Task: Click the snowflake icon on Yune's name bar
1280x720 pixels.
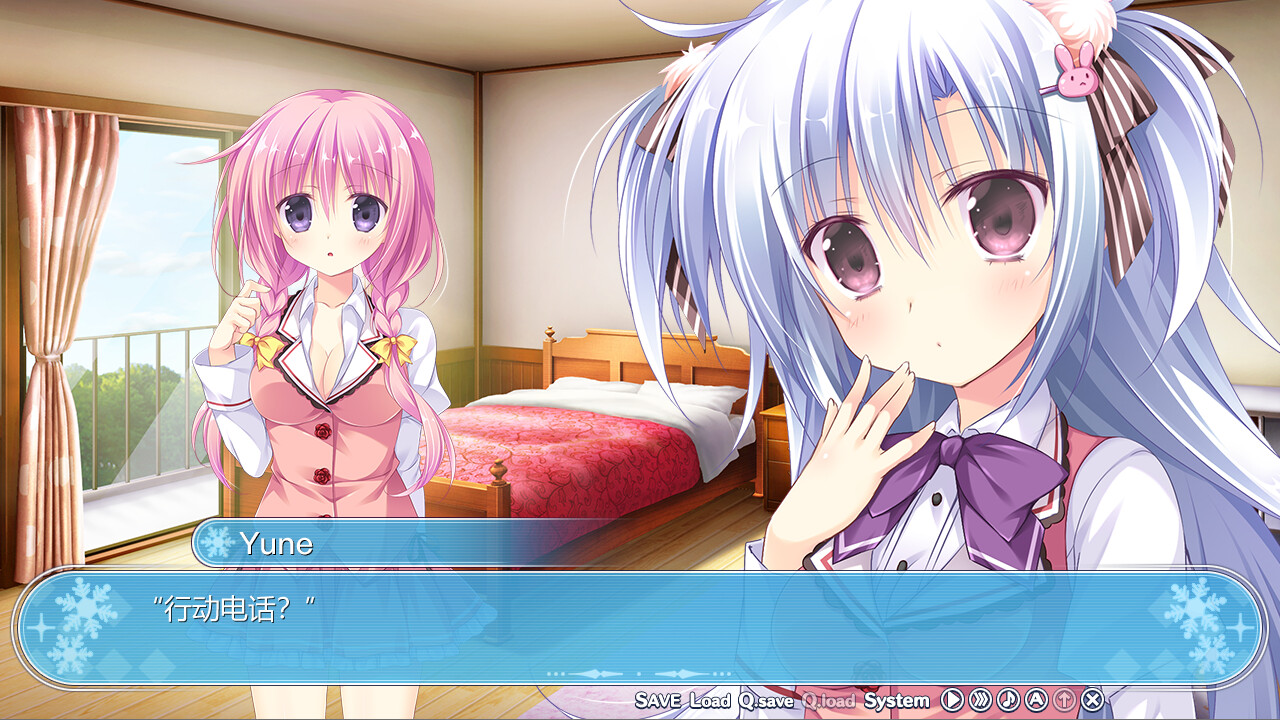Action: coord(219,541)
